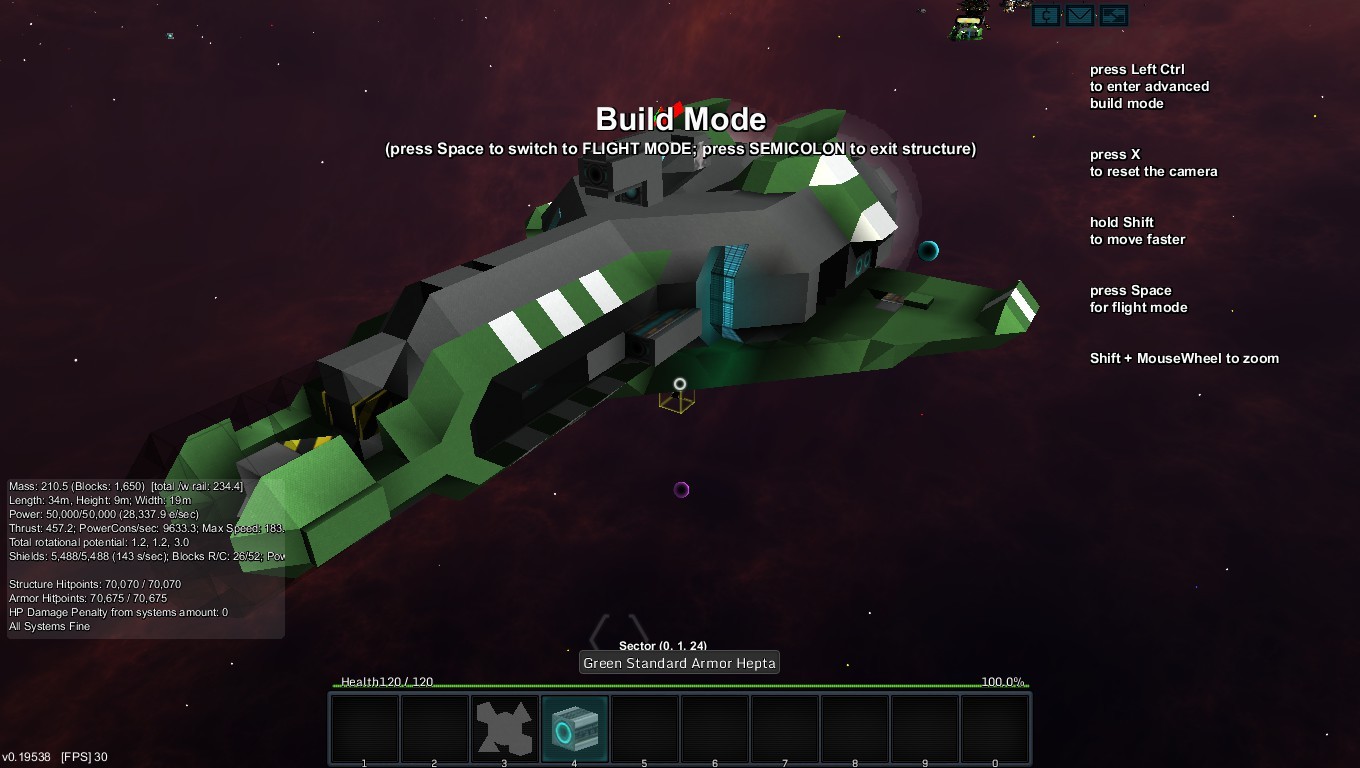Select the gray armor shapes hotbar slot

coord(504,728)
